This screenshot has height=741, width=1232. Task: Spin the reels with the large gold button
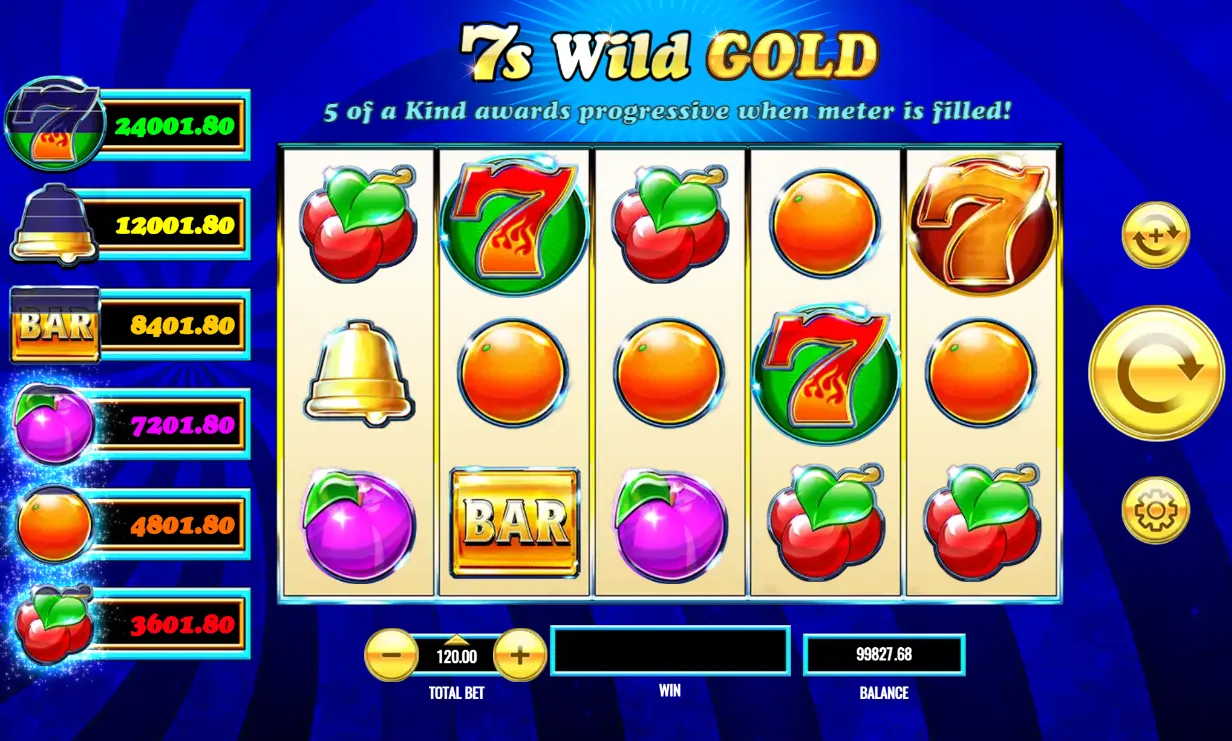pyautogui.click(x=1156, y=373)
